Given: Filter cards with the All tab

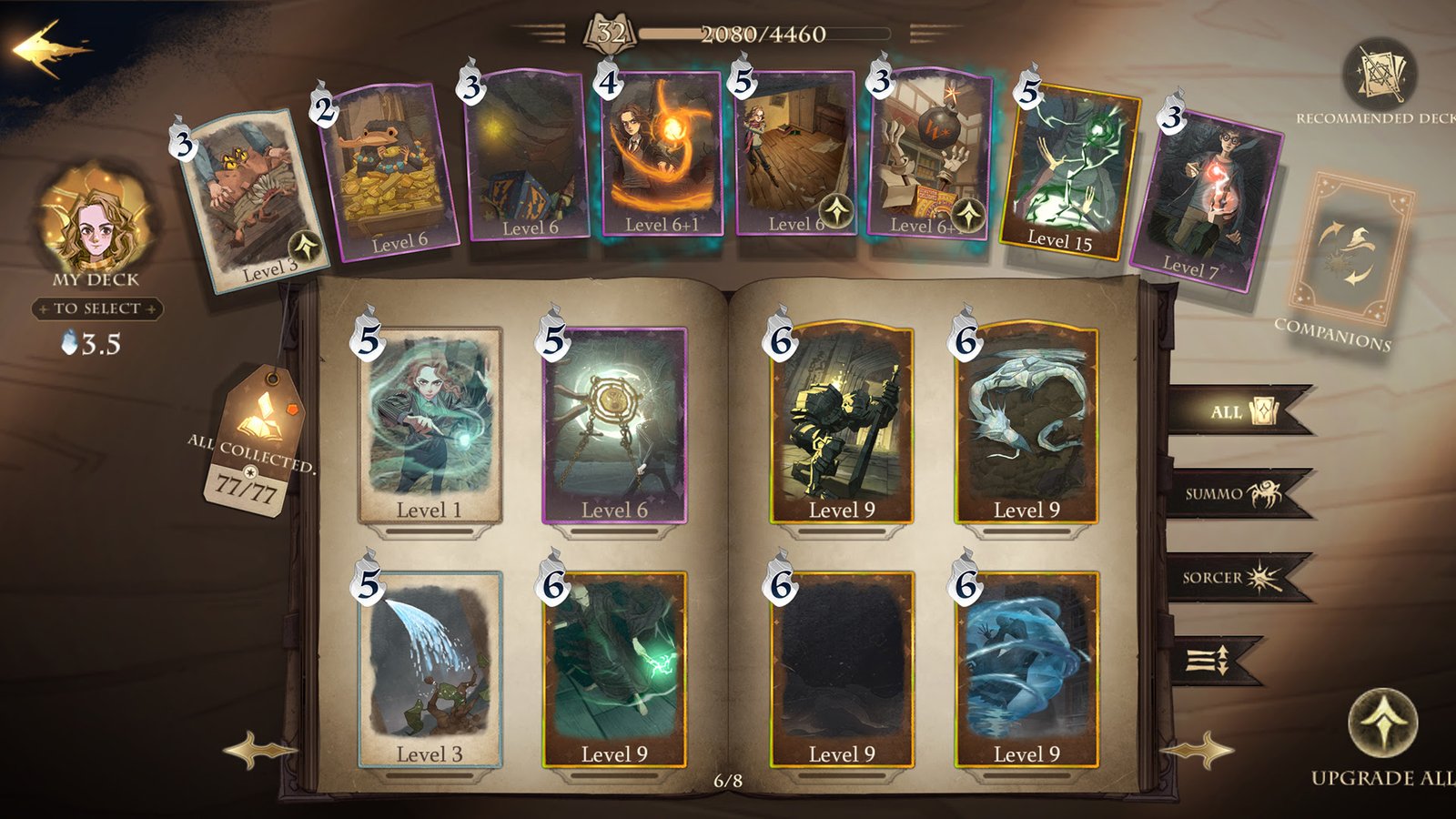Looking at the screenshot, I should 1239,410.
